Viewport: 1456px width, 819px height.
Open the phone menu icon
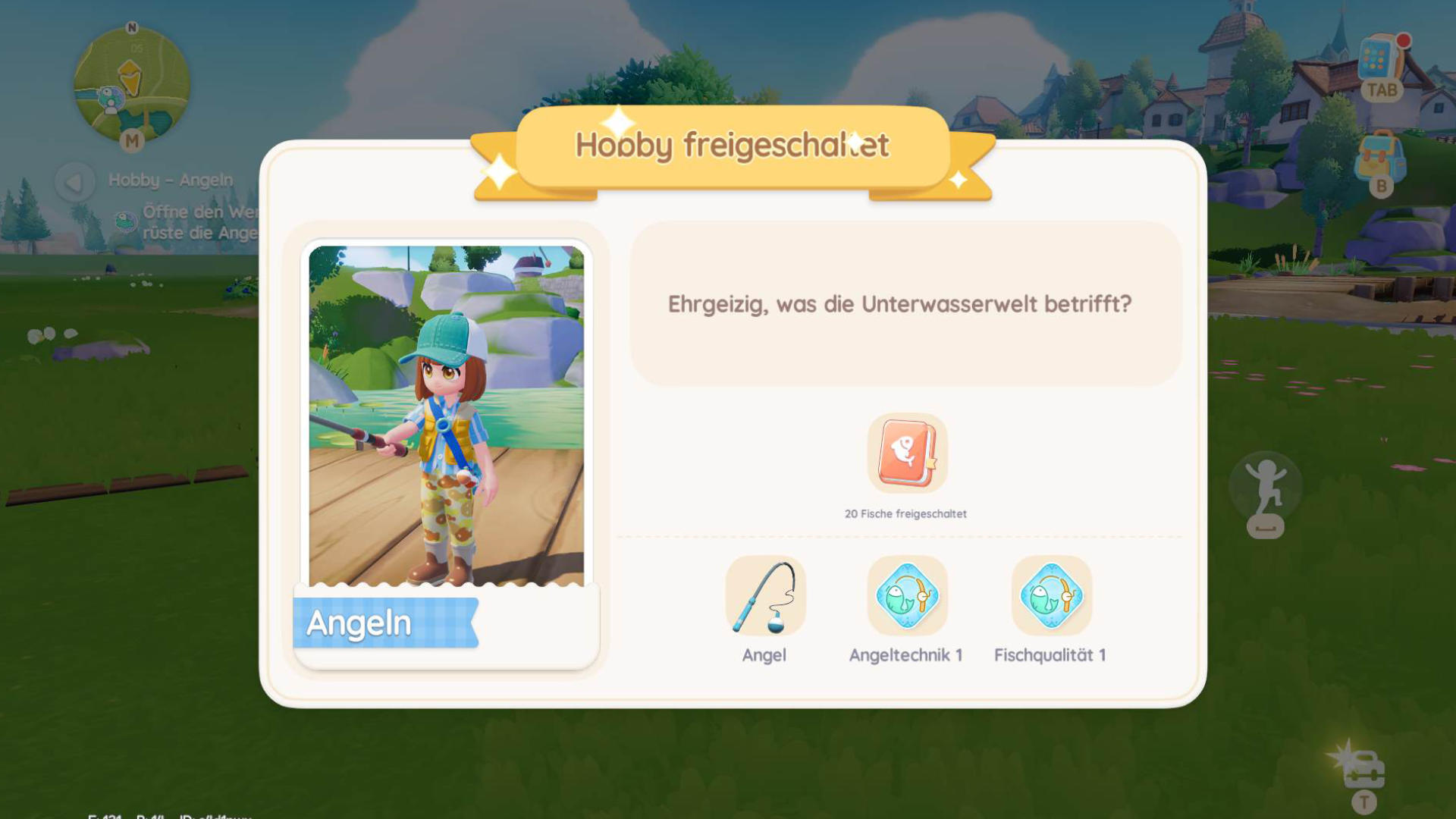(x=1379, y=61)
